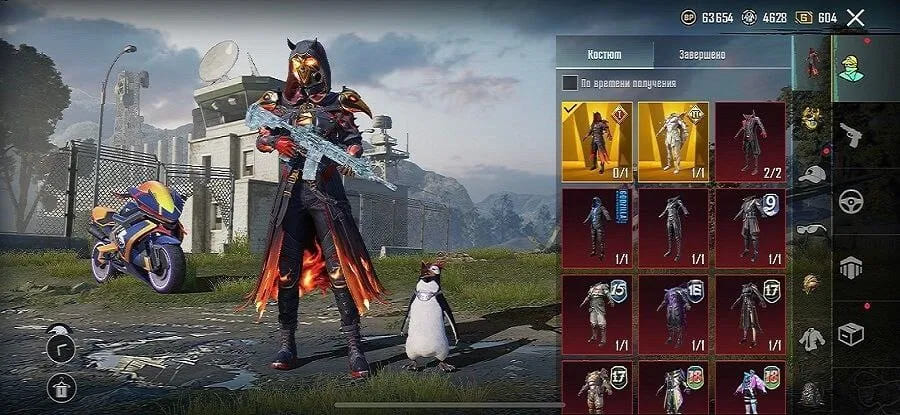Choose the white armored costume on gold background
The height and width of the screenshot is (415, 900).
[x=673, y=141]
